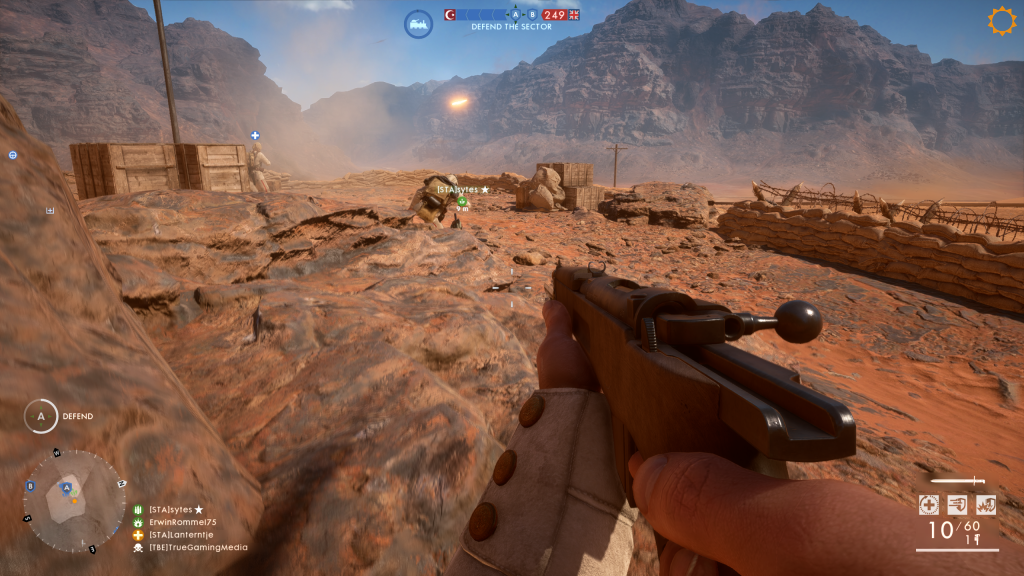Click the armored train behemoth icon

pyautogui.click(x=418, y=24)
